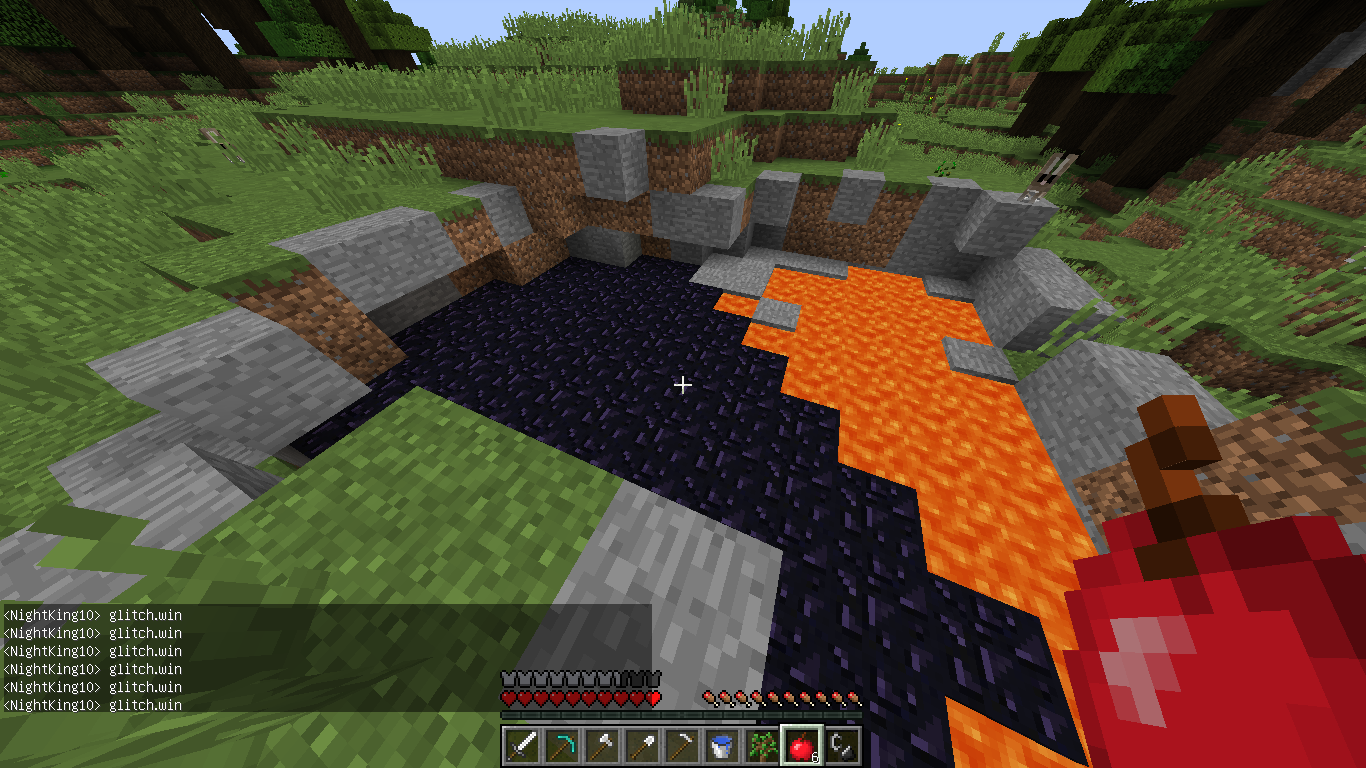This screenshot has width=1366, height=768.
Task: Switch to the iron hoe slot
Action: pos(682,746)
